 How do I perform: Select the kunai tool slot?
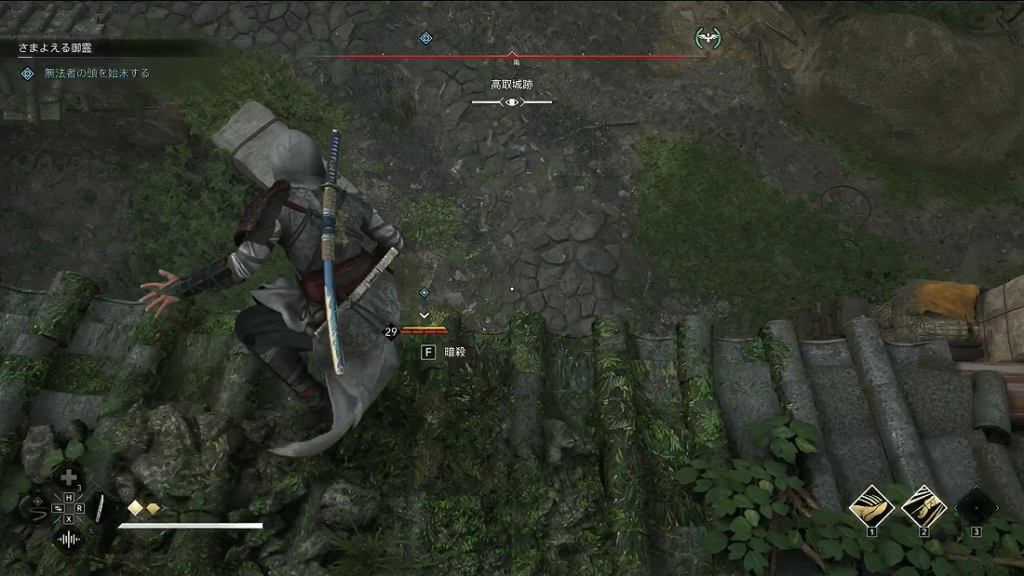[x=99, y=509]
